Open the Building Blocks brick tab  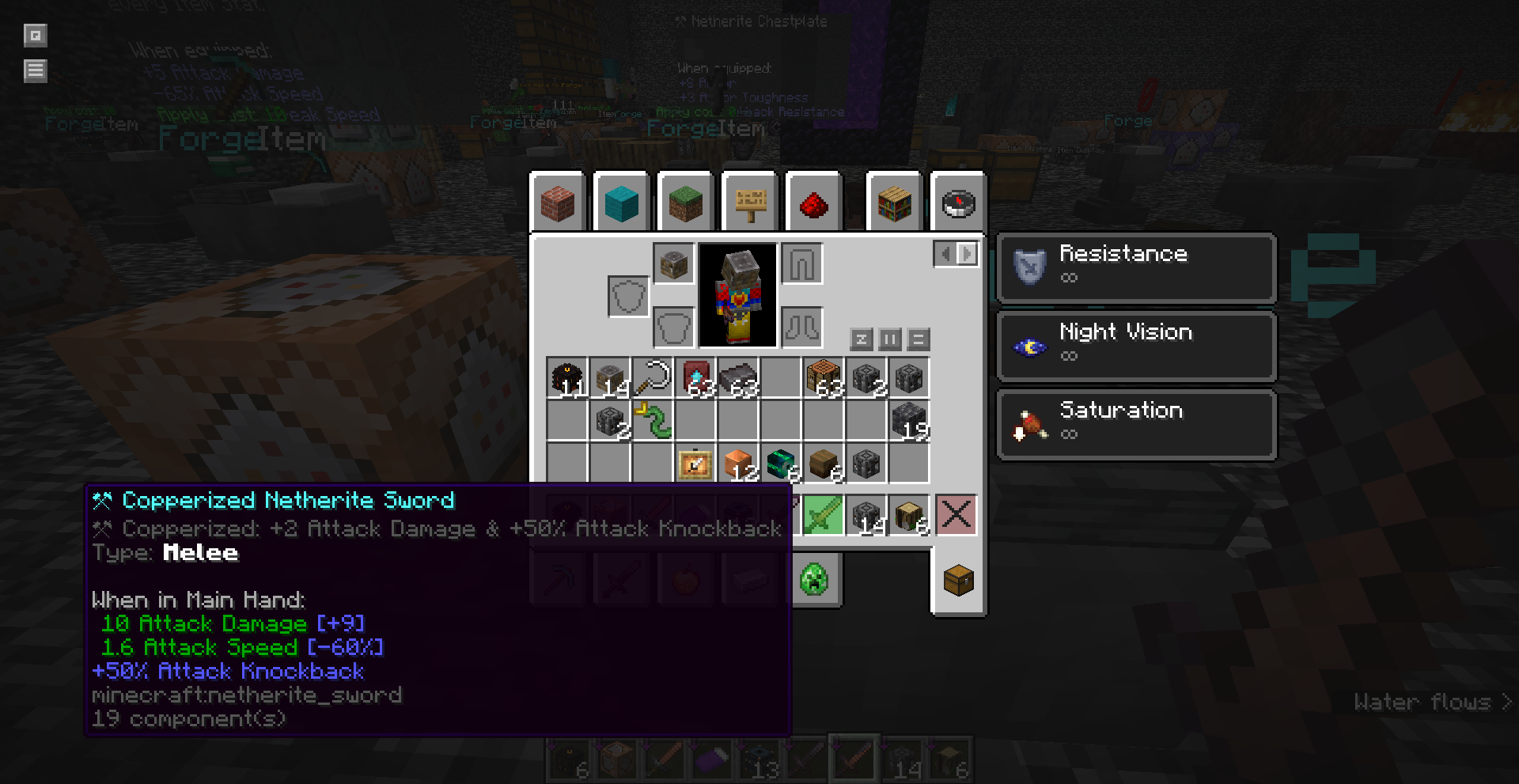(x=558, y=203)
